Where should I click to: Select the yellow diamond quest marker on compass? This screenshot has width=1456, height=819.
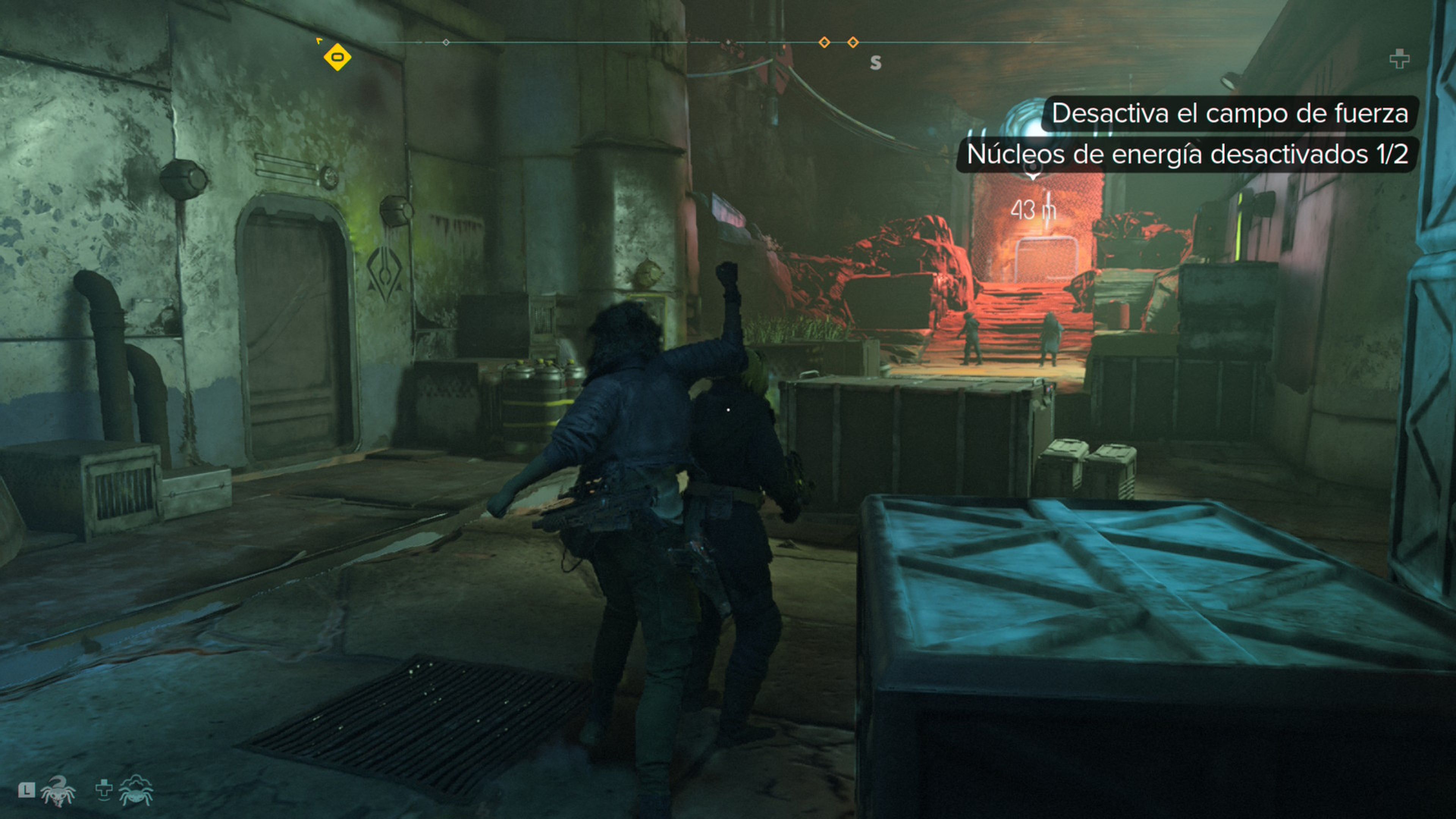point(337,57)
